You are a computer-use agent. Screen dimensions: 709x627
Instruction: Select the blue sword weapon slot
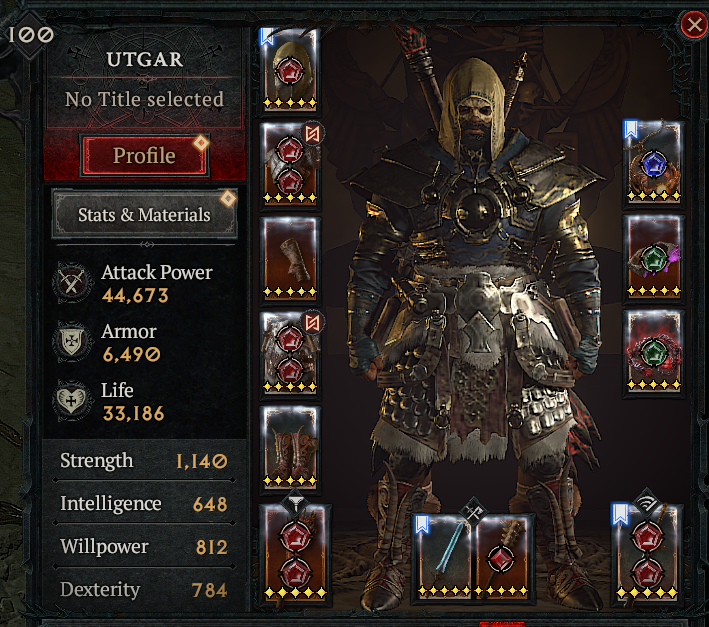pyautogui.click(x=444, y=556)
